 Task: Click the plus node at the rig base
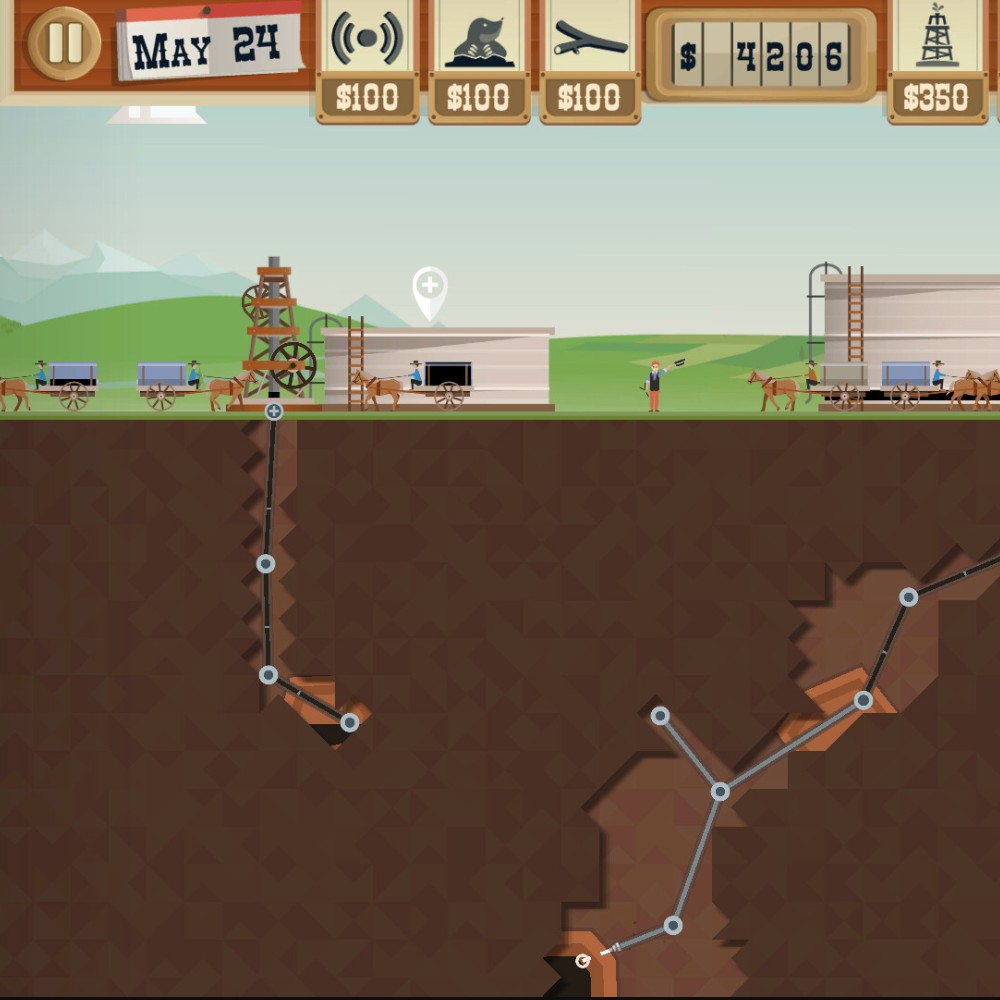pyautogui.click(x=274, y=411)
